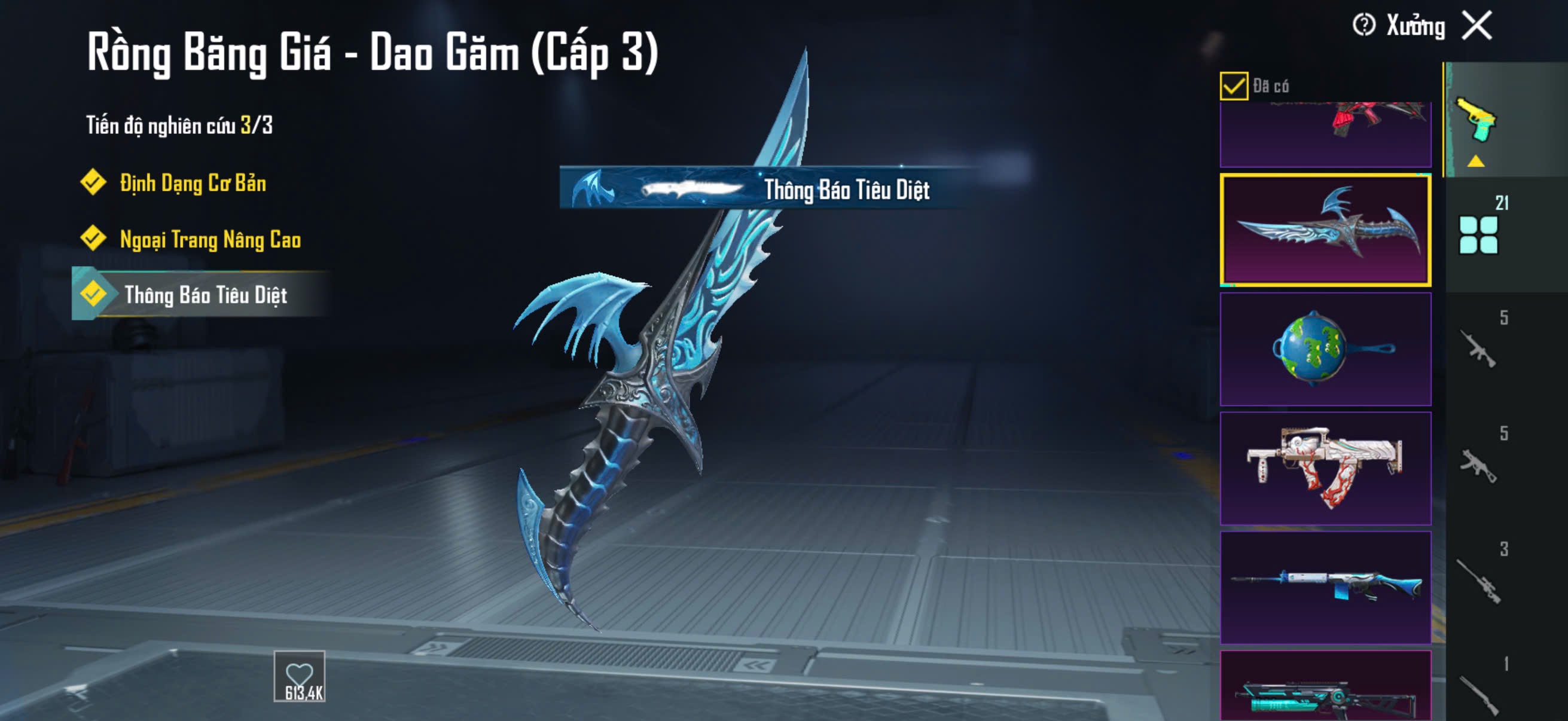
Task: Select Định Dạng Cơ Bản upgrade level
Action: (x=192, y=183)
